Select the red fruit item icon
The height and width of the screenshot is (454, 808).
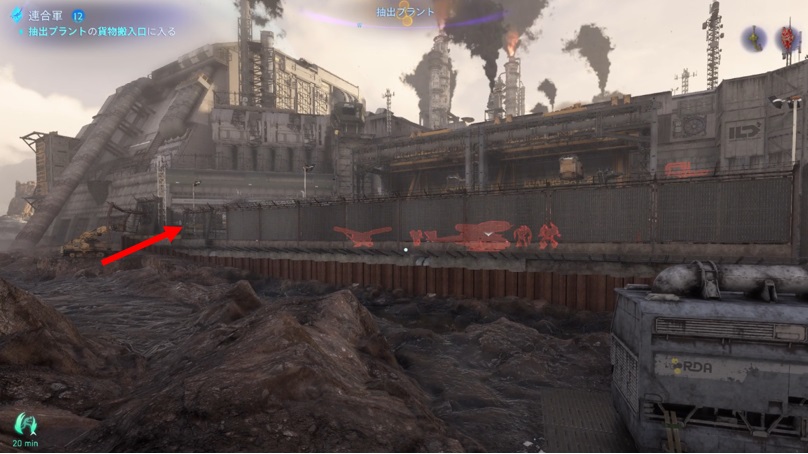click(x=788, y=40)
